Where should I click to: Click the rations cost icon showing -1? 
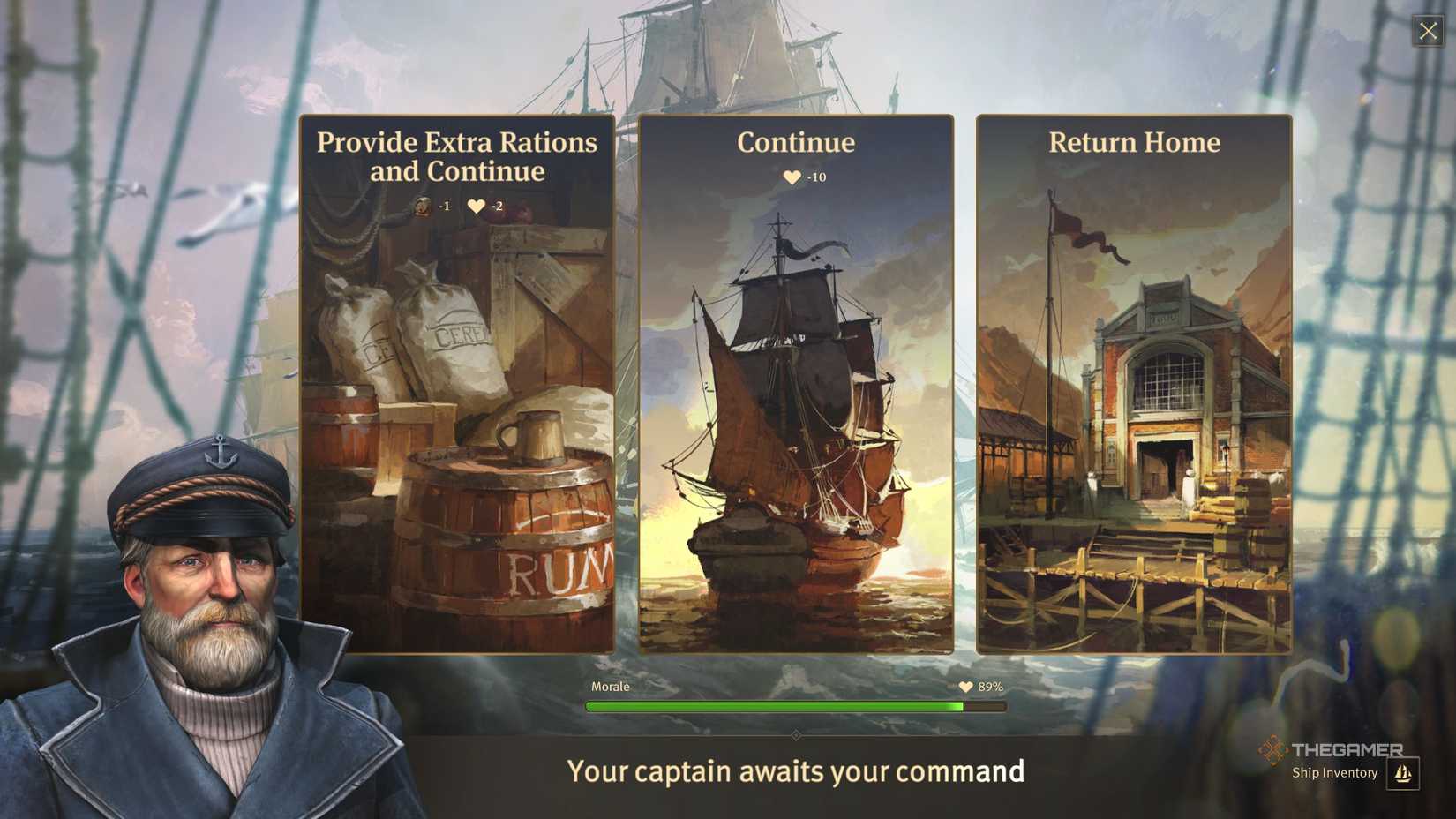[422, 206]
